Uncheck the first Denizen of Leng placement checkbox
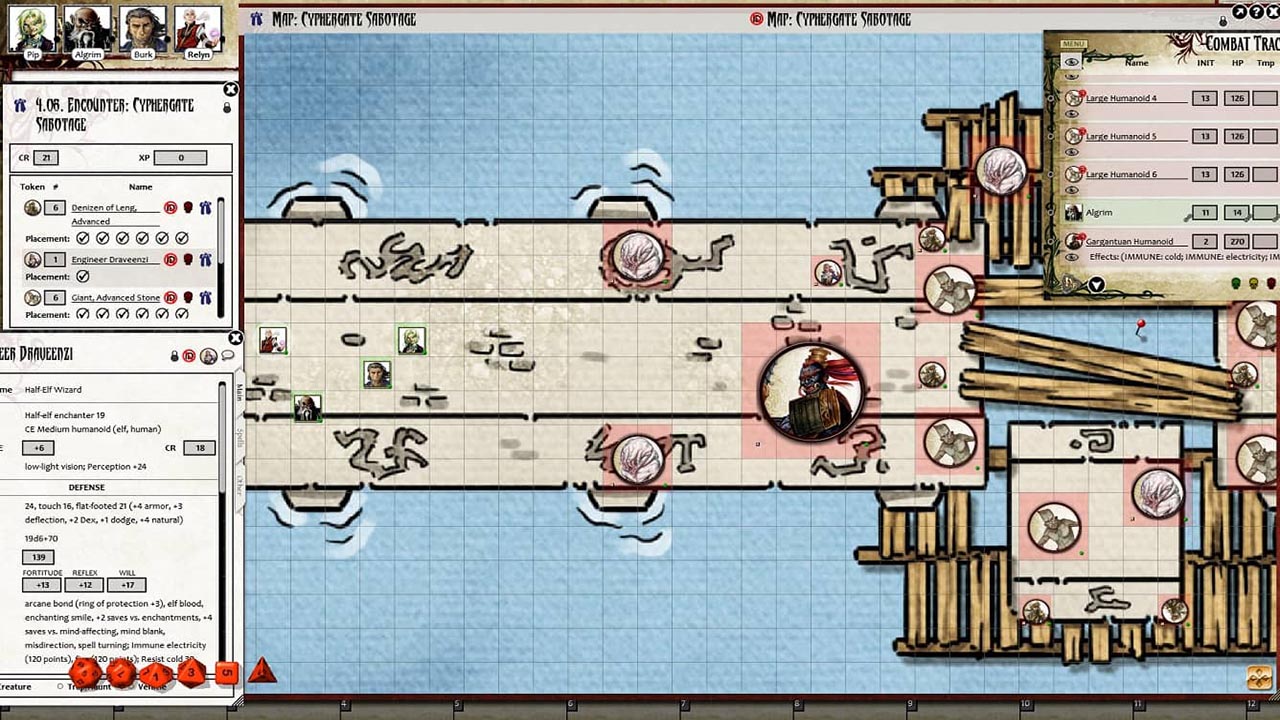The height and width of the screenshot is (720, 1280). coord(82,238)
